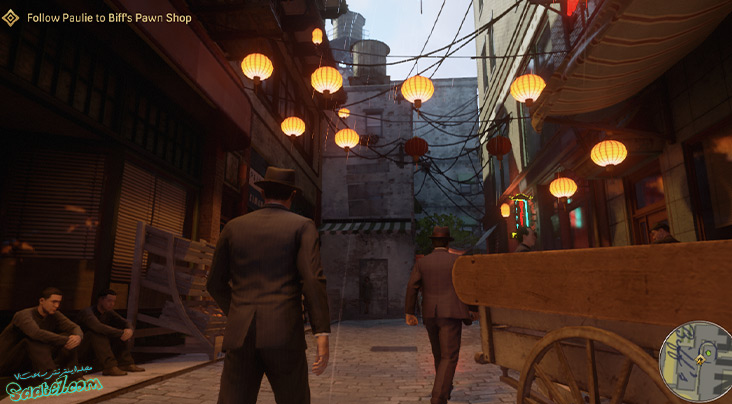Select the 'Follow Paulie to Biff's Pawn Shop' objective

coord(109,18)
